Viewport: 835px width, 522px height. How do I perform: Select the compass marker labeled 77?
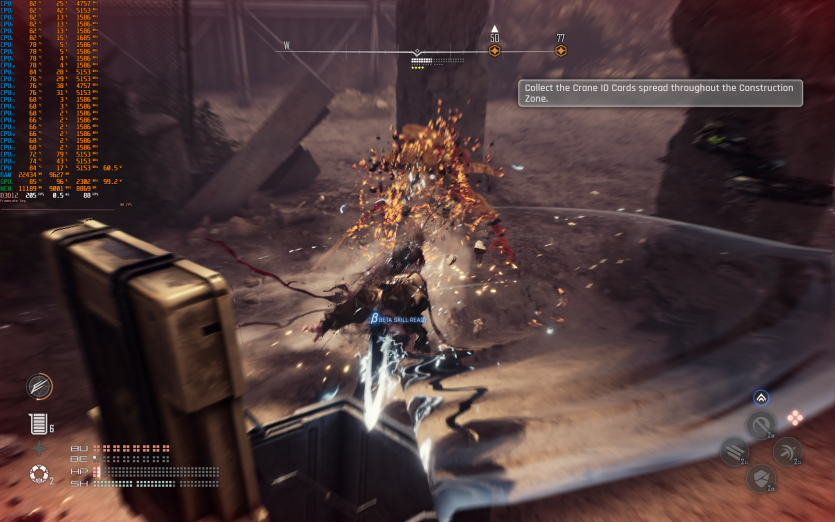(560, 50)
